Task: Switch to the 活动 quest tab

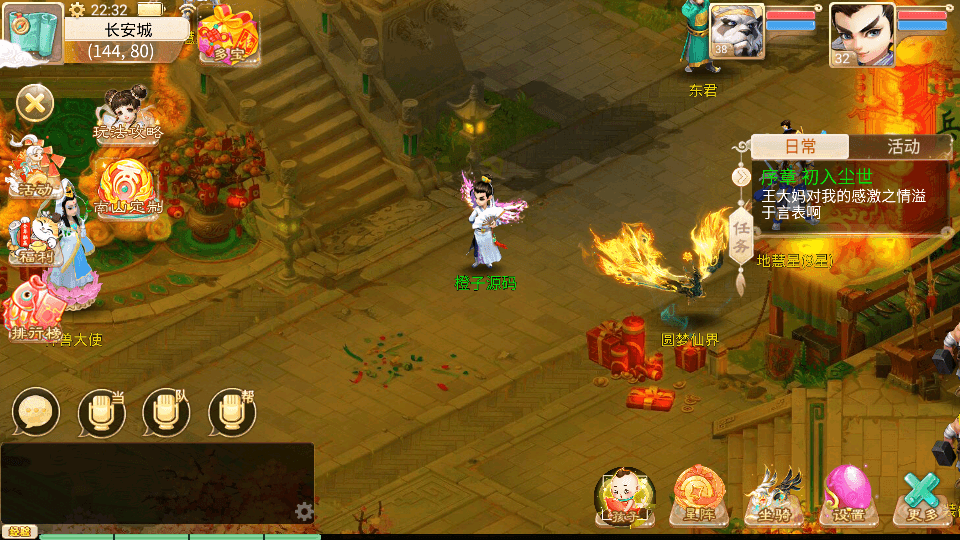Action: click(x=902, y=147)
